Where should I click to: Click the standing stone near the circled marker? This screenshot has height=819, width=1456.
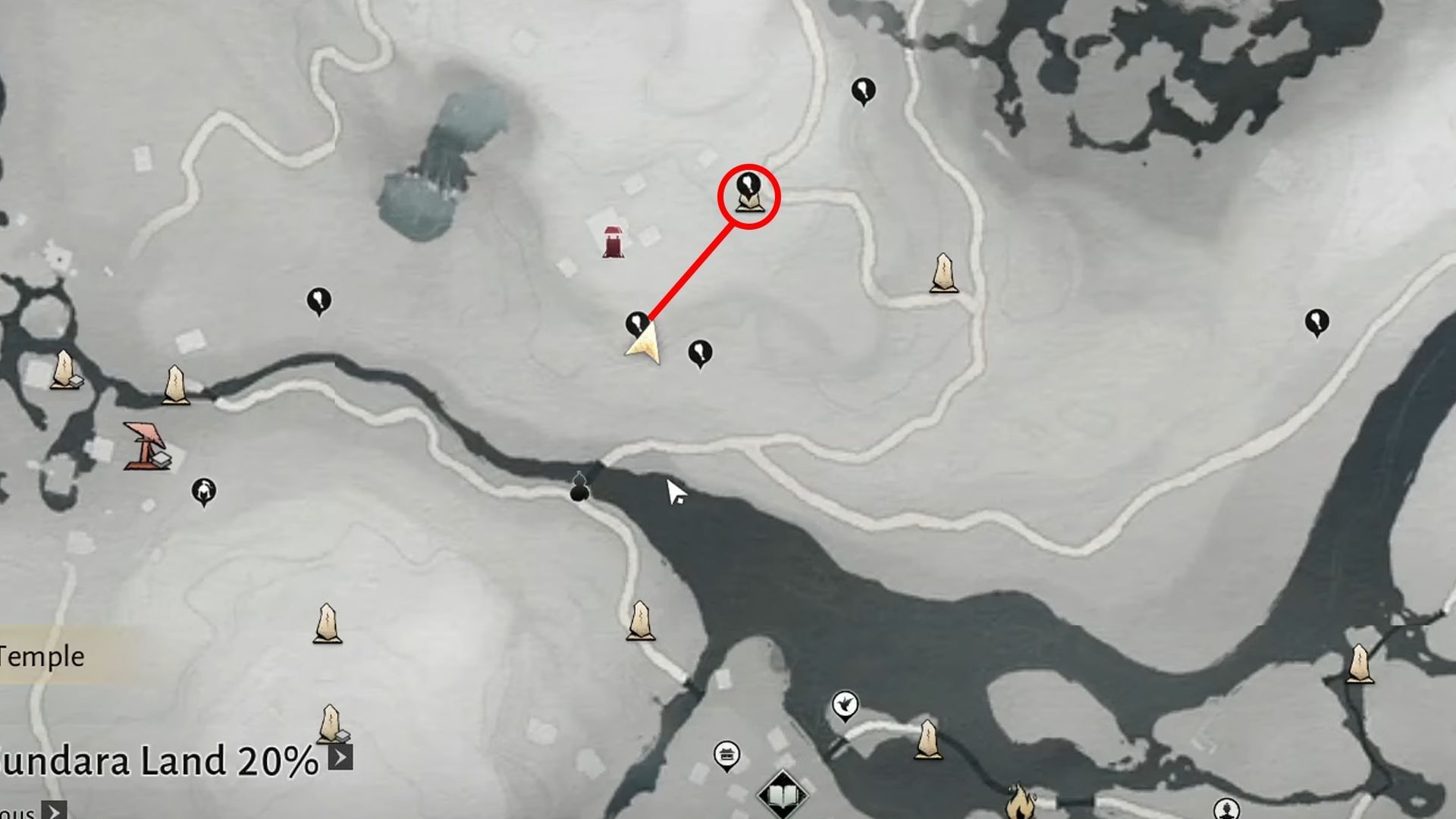click(944, 273)
